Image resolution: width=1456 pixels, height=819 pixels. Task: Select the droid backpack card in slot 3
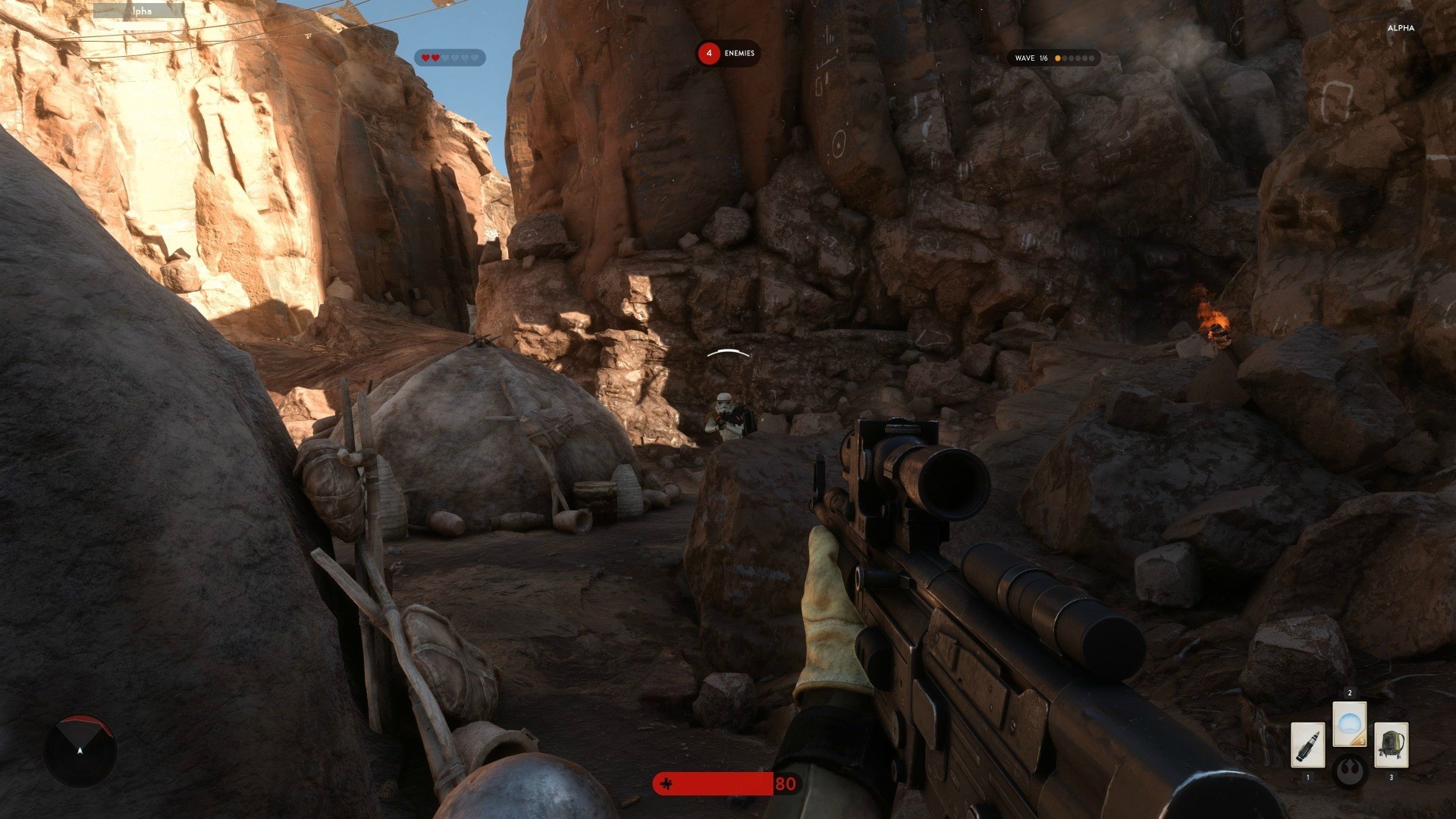coord(1392,745)
